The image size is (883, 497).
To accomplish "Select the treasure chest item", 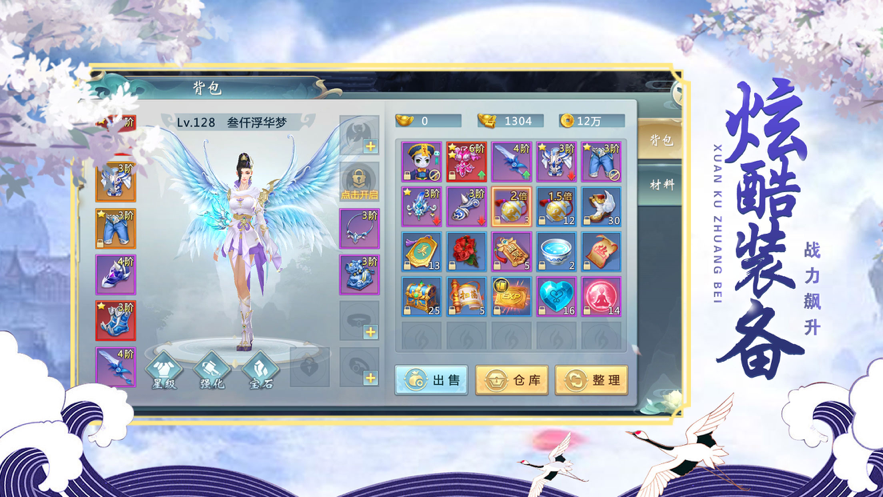I will click(x=421, y=297).
